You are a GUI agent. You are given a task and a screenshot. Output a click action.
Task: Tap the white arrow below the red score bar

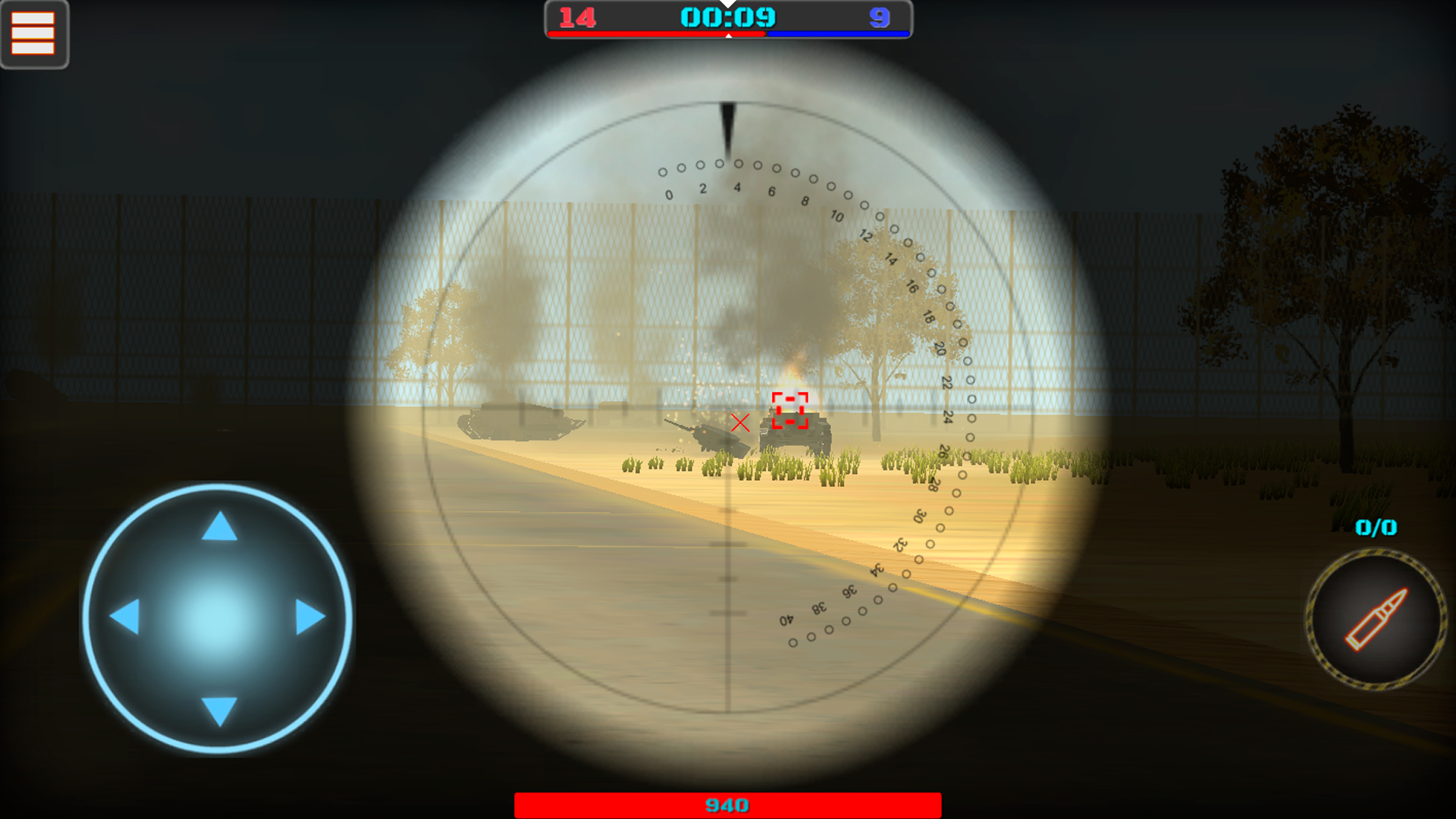pyautogui.click(x=729, y=34)
